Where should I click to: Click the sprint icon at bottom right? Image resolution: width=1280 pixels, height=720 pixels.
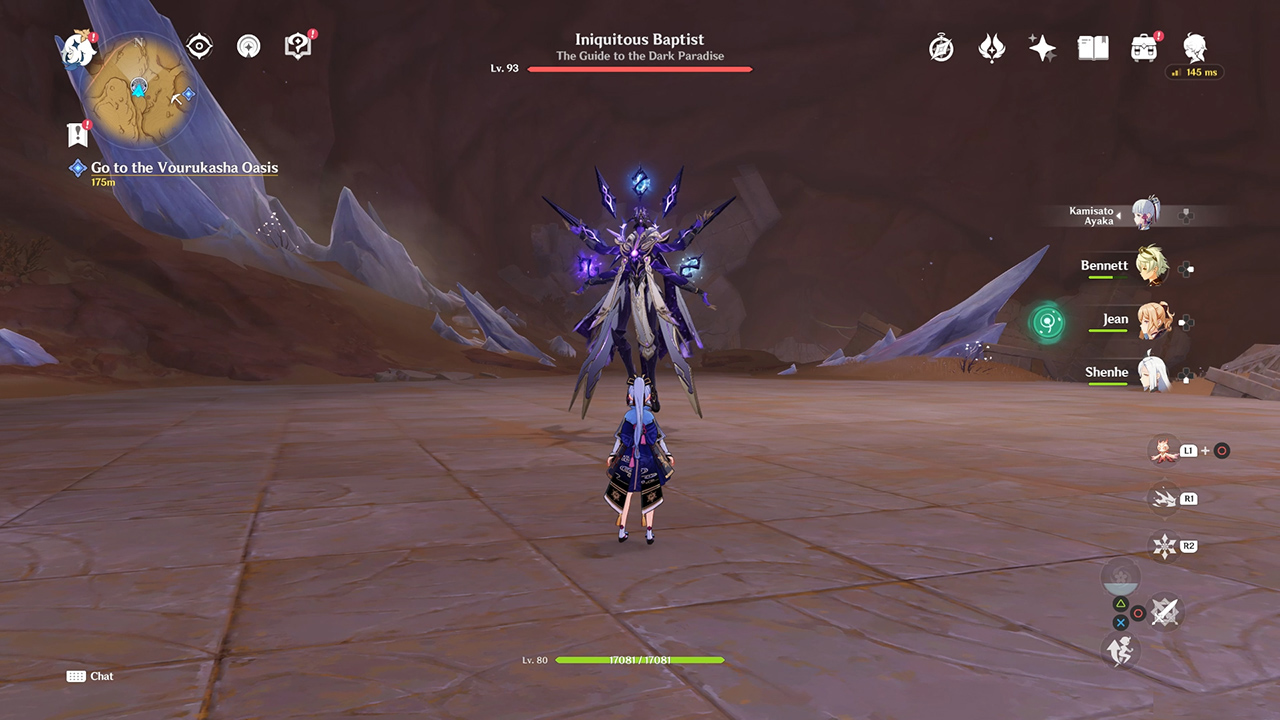1120,651
